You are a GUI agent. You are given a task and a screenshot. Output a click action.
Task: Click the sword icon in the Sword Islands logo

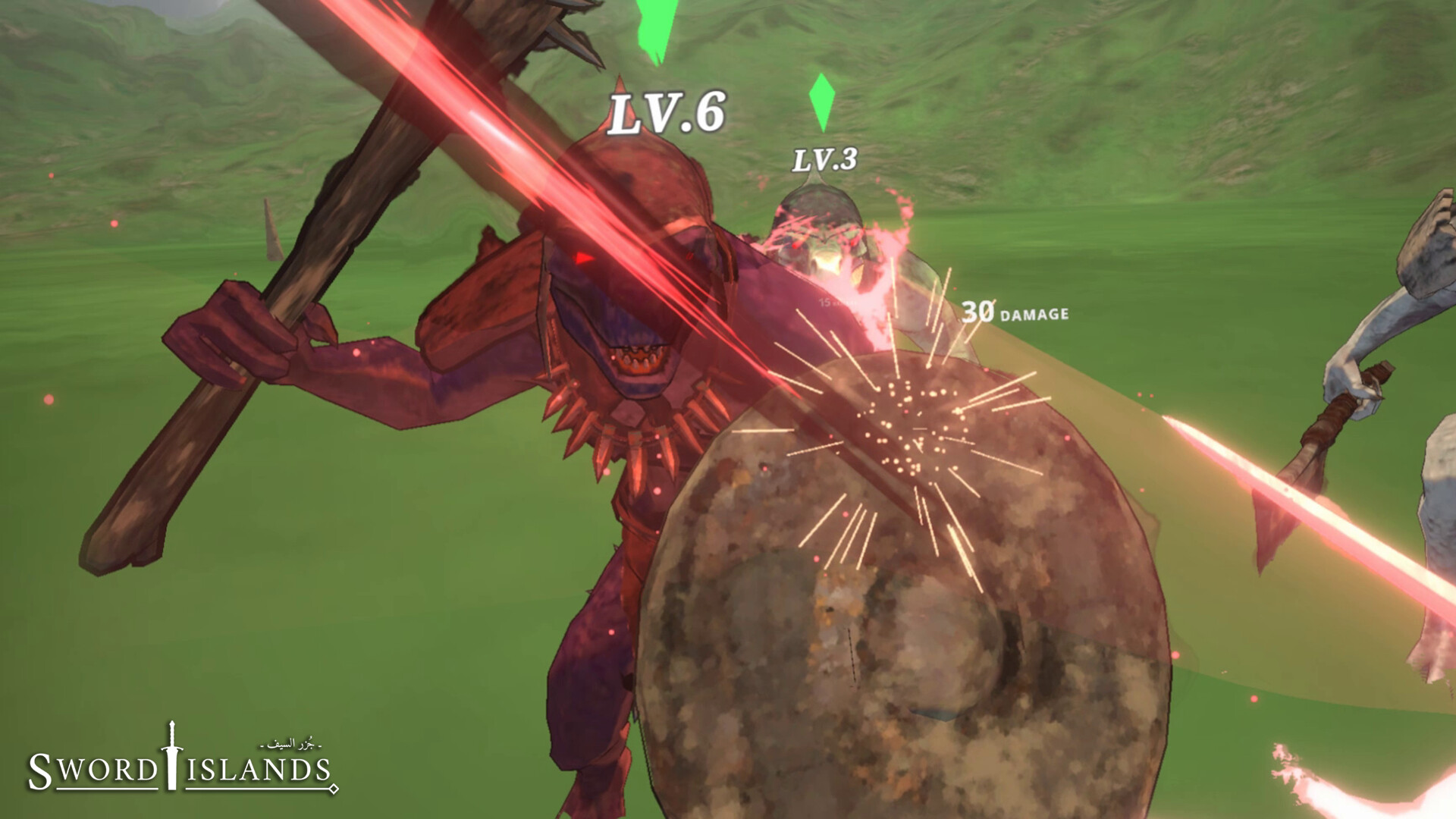tap(171, 755)
